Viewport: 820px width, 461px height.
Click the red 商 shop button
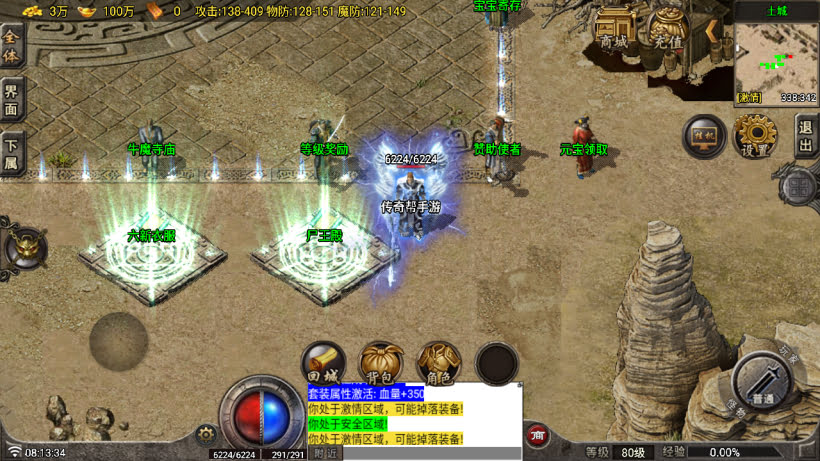(537, 435)
